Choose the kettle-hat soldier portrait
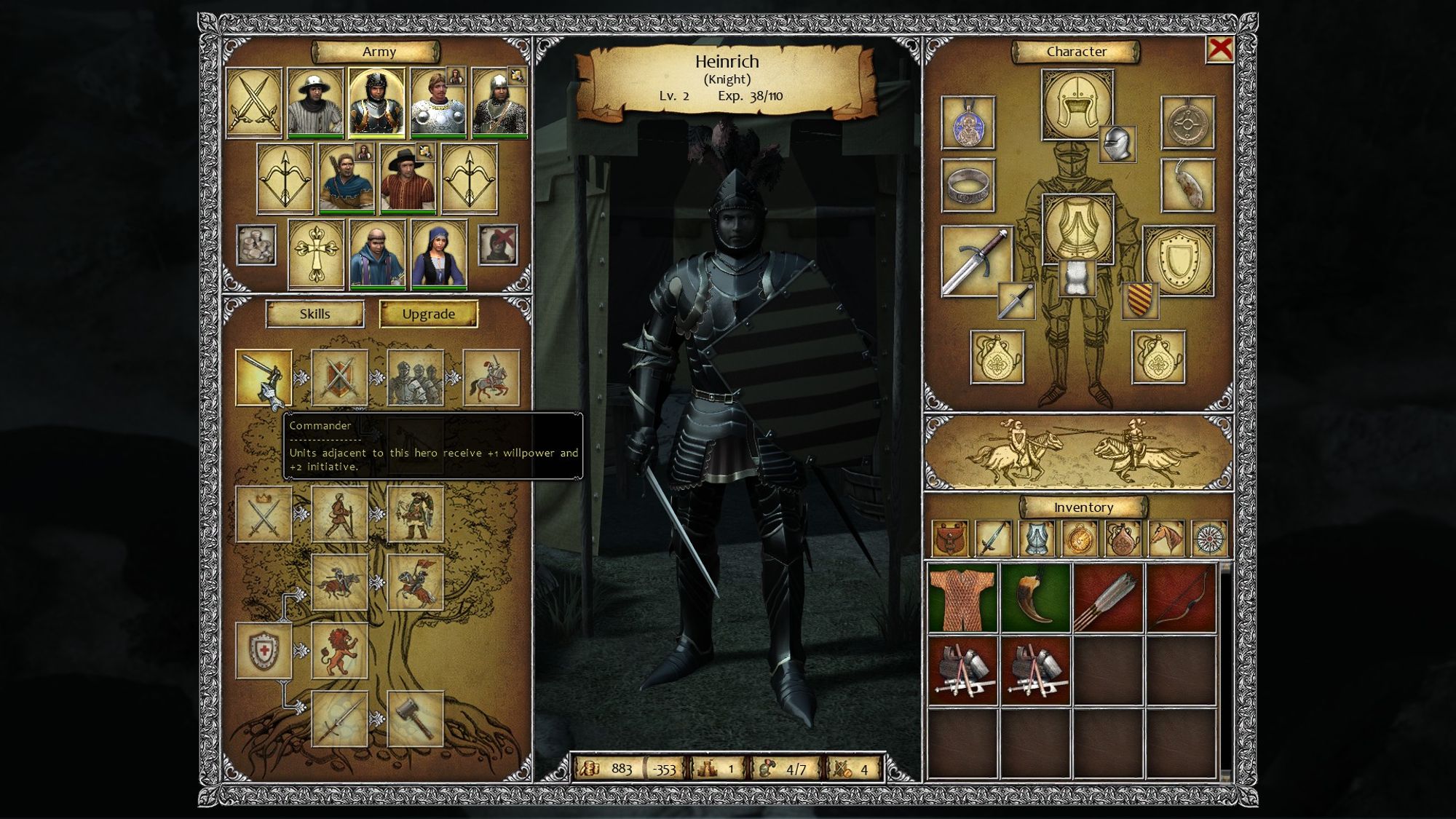This screenshot has height=819, width=1456. click(x=315, y=103)
